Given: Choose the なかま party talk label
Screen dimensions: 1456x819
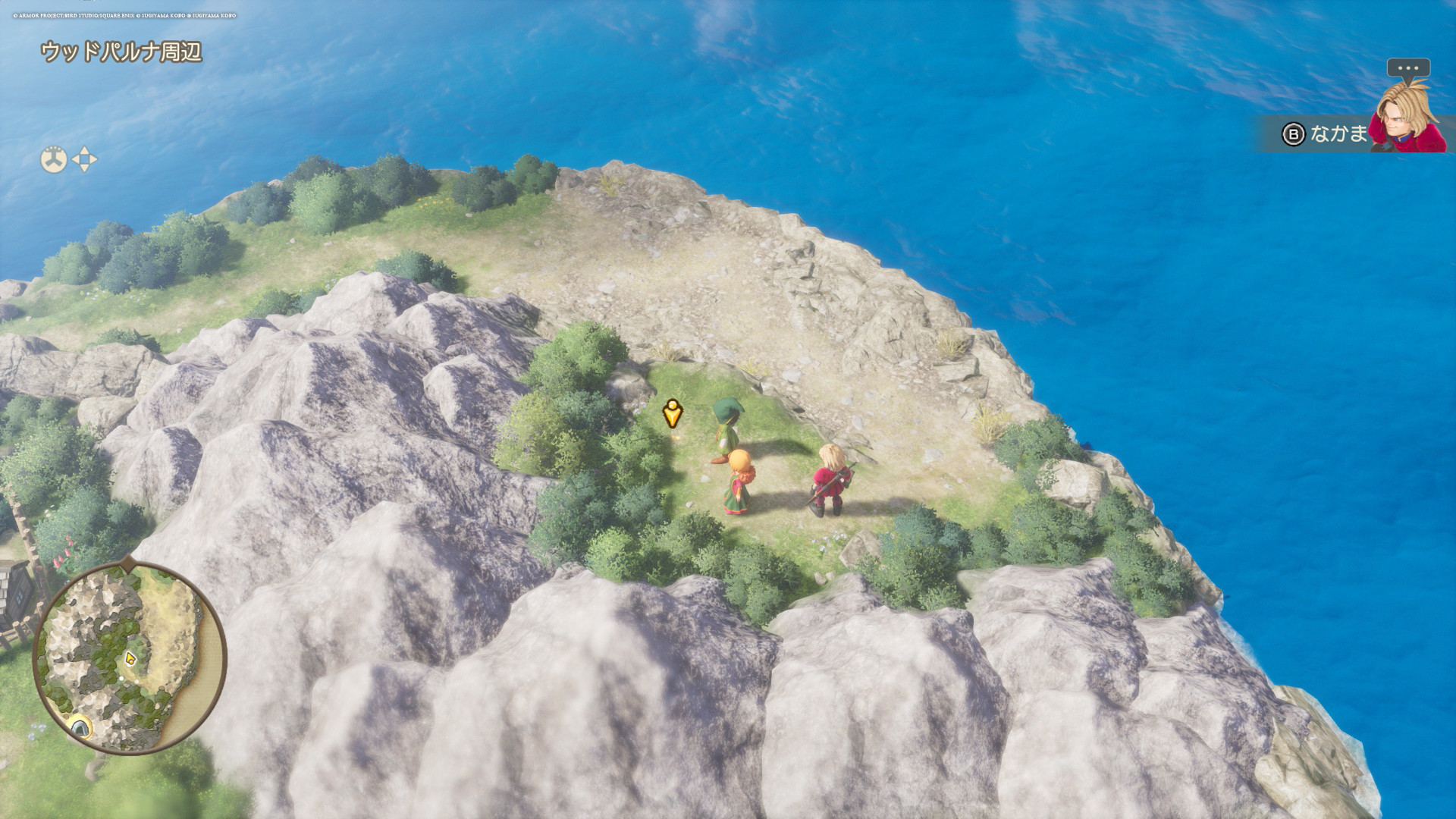Looking at the screenshot, I should point(1338,134).
